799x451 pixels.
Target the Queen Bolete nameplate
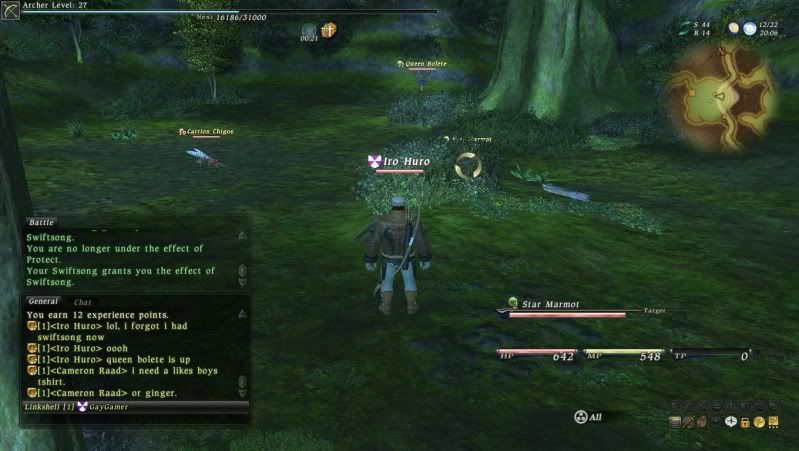point(424,64)
